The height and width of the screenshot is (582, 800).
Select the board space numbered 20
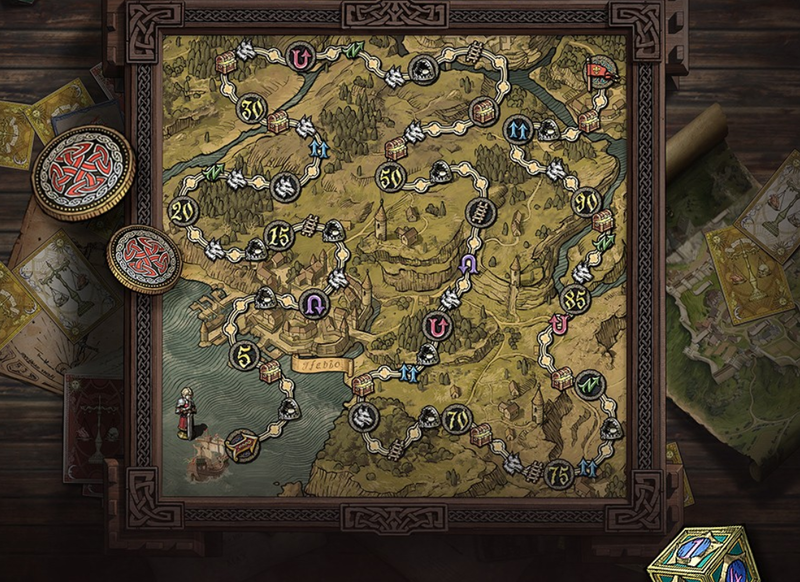[x=184, y=211]
